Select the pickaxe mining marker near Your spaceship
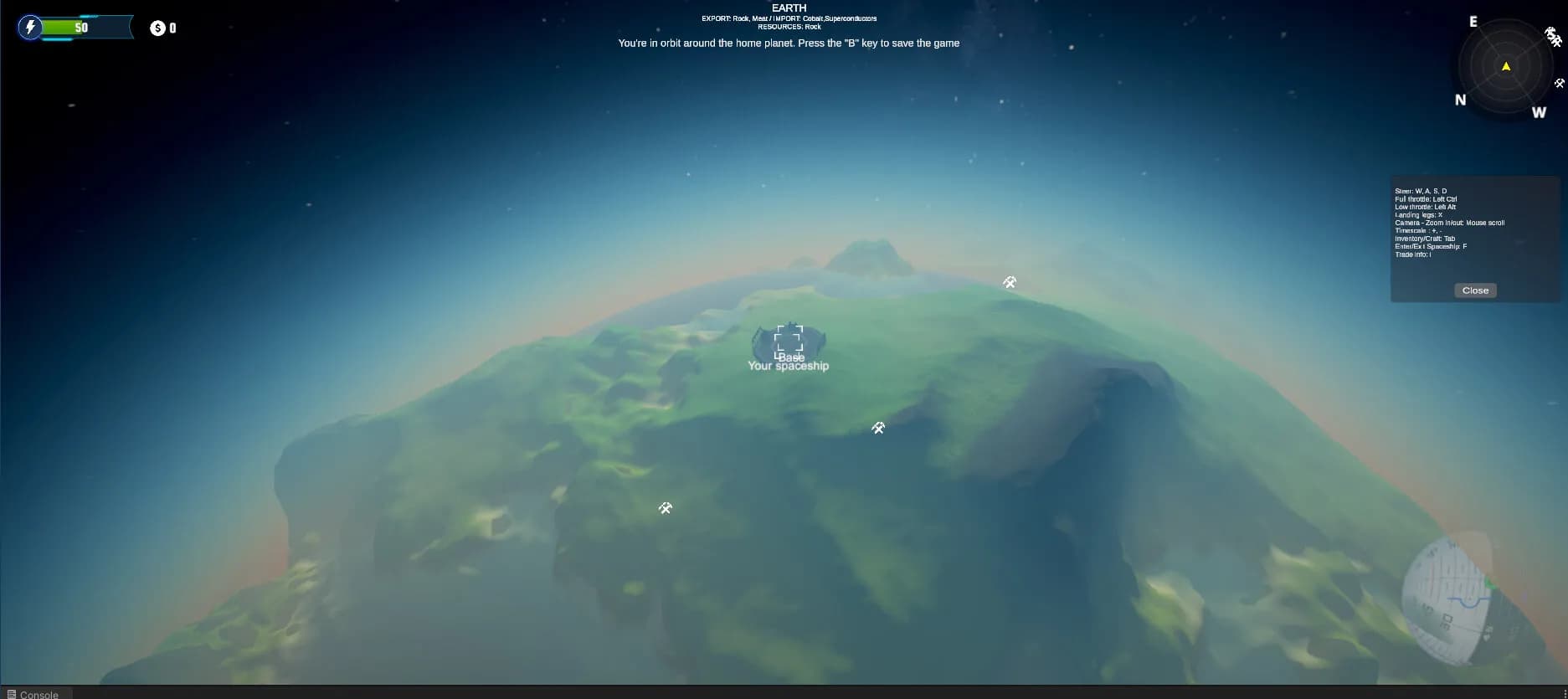Viewport: 1568px width, 699px height. 878,427
